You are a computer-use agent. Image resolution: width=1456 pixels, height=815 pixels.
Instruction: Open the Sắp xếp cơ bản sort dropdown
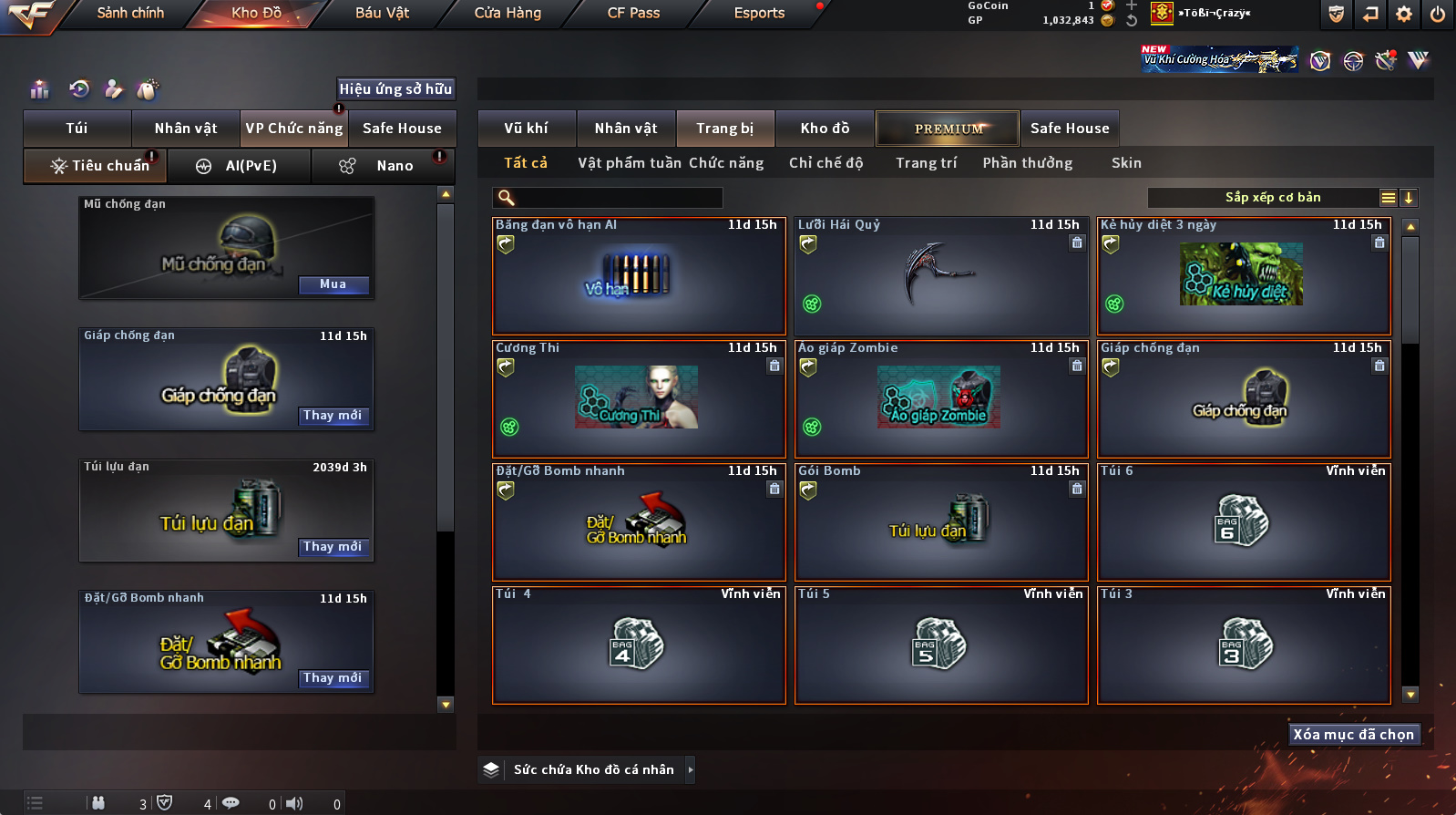1272,198
